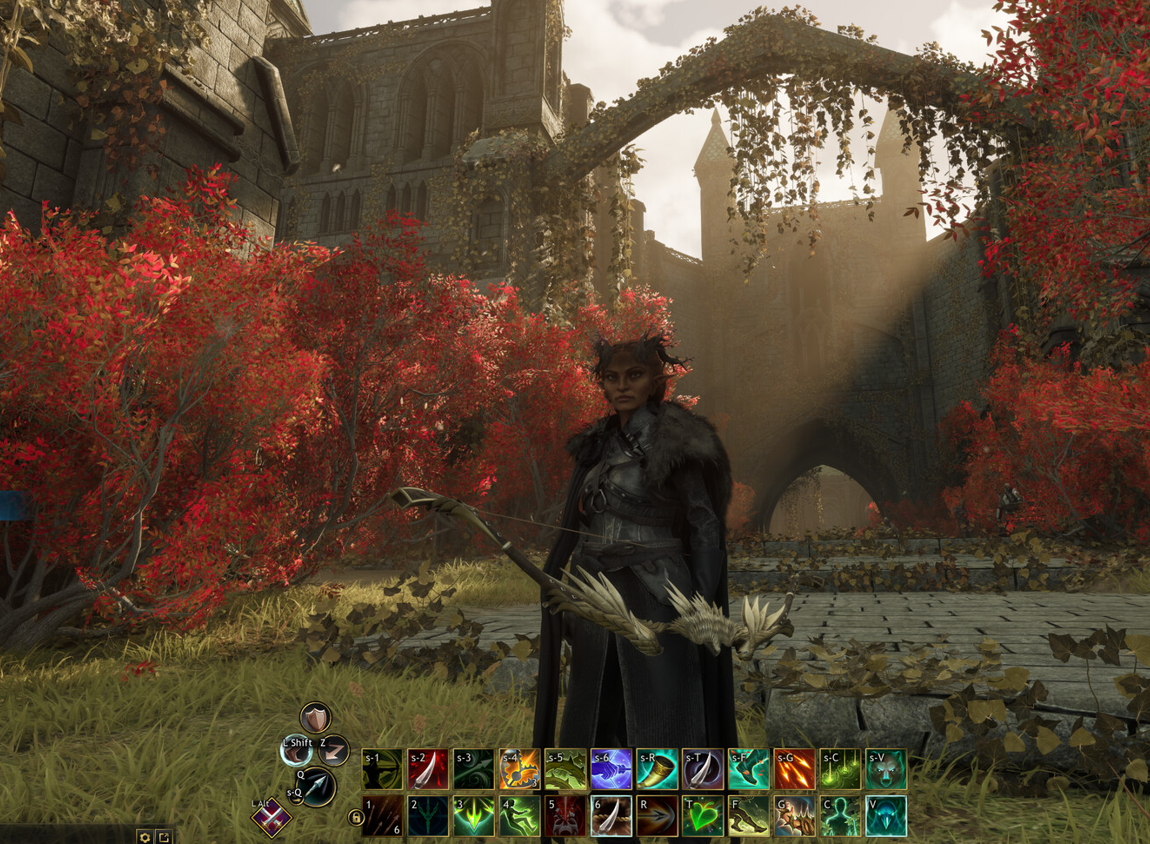Screen dimensions: 1150x844
Task: Open the gear settings button
Action: 145,836
